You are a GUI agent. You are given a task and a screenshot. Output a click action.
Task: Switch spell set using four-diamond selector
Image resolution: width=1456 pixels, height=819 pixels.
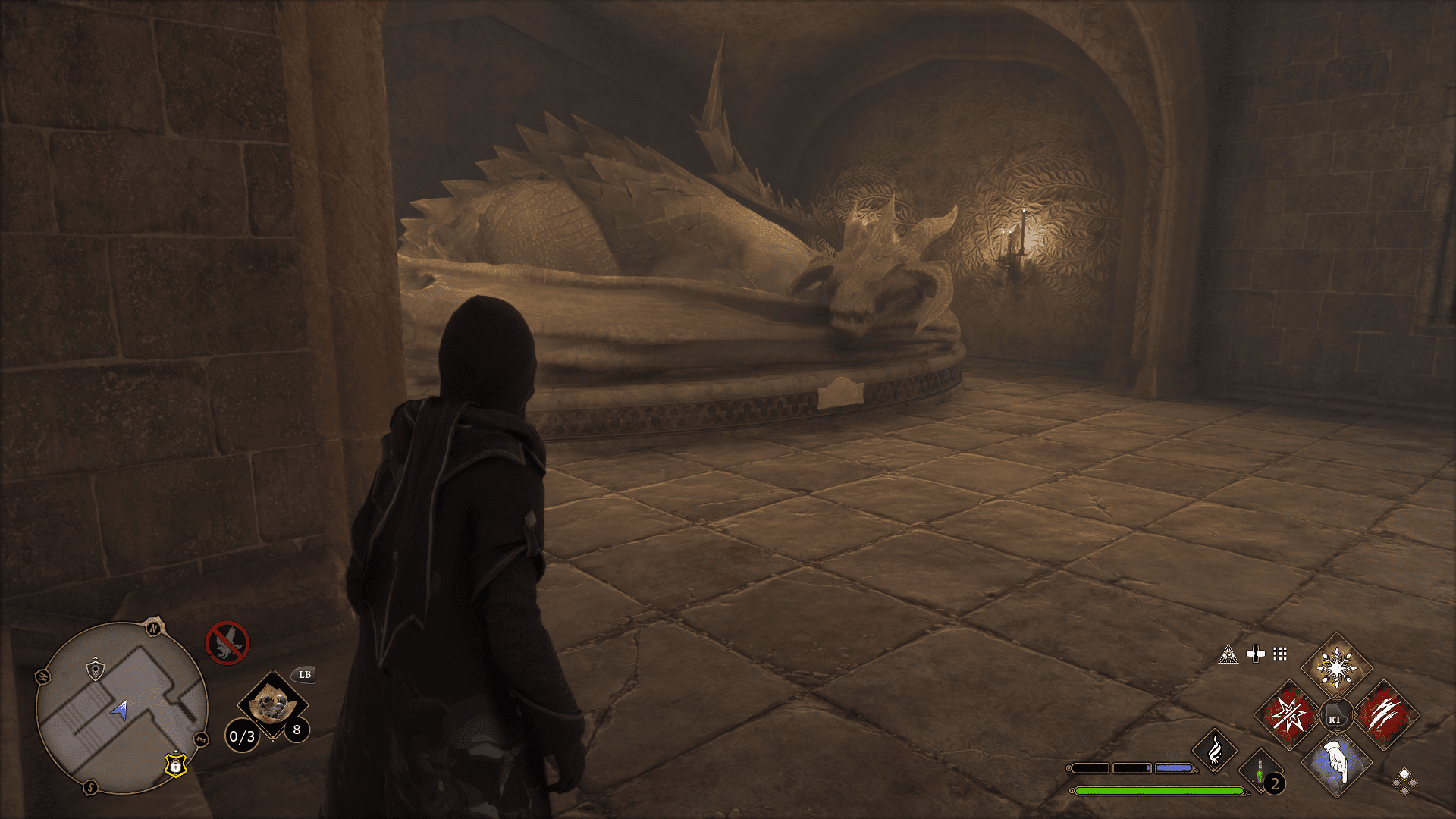point(1404,782)
